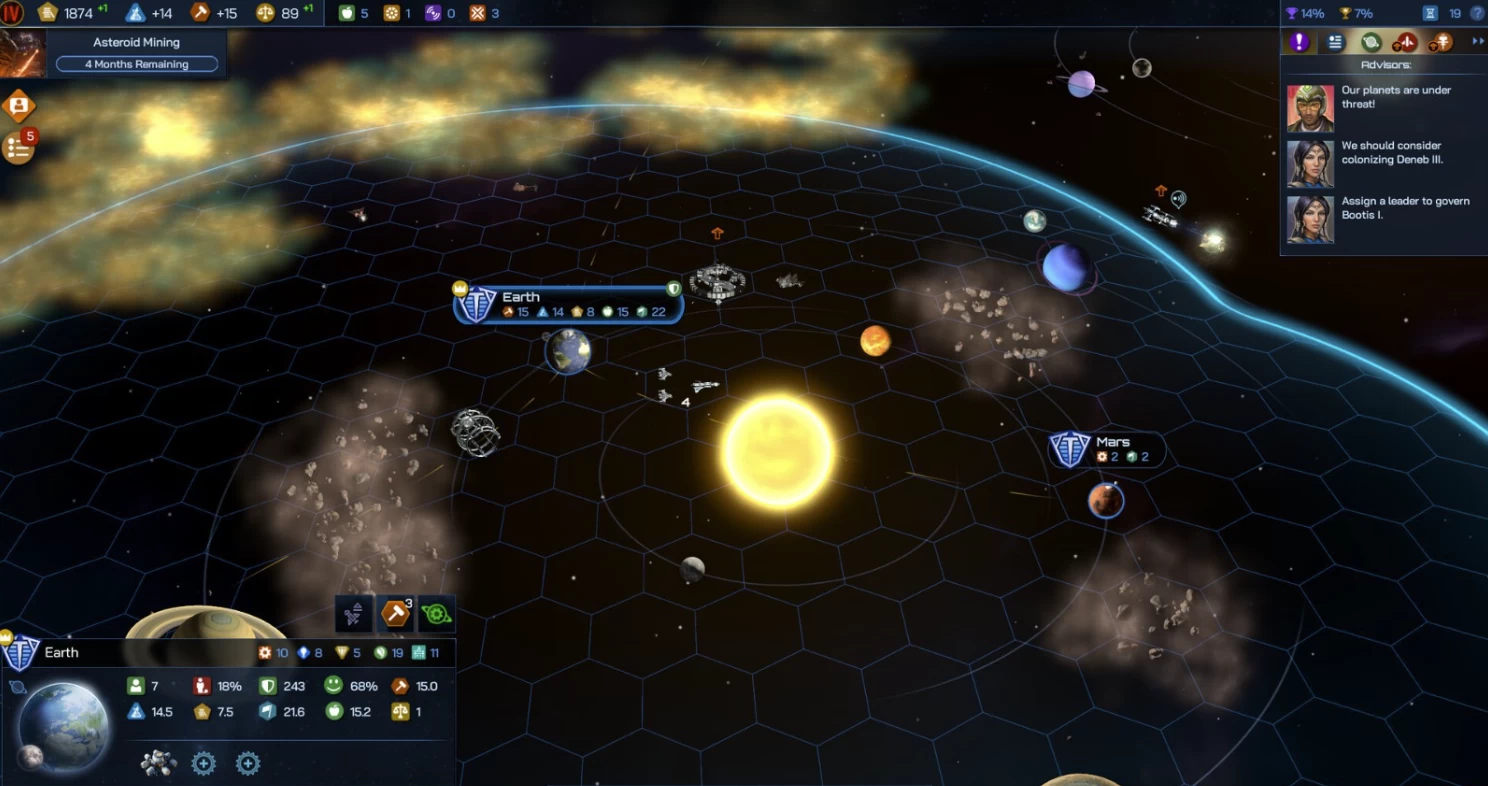
Task: Select the advisor message about colonizing Deneb III
Action: tap(1391, 153)
